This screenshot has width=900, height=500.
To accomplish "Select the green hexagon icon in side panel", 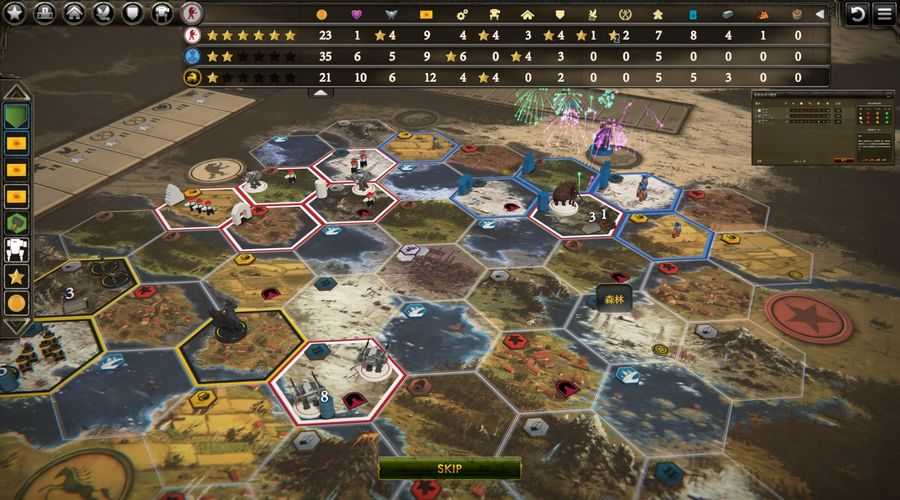I will (x=16, y=222).
